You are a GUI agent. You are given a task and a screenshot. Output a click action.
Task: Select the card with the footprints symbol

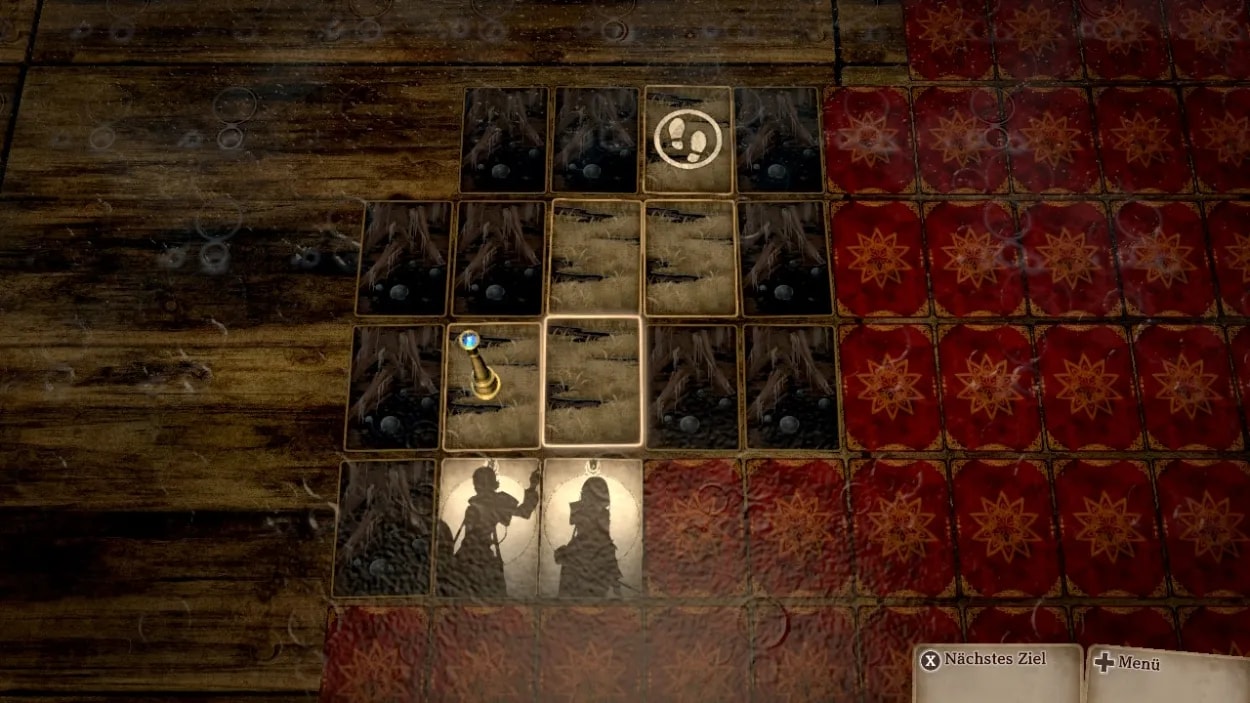(x=688, y=139)
